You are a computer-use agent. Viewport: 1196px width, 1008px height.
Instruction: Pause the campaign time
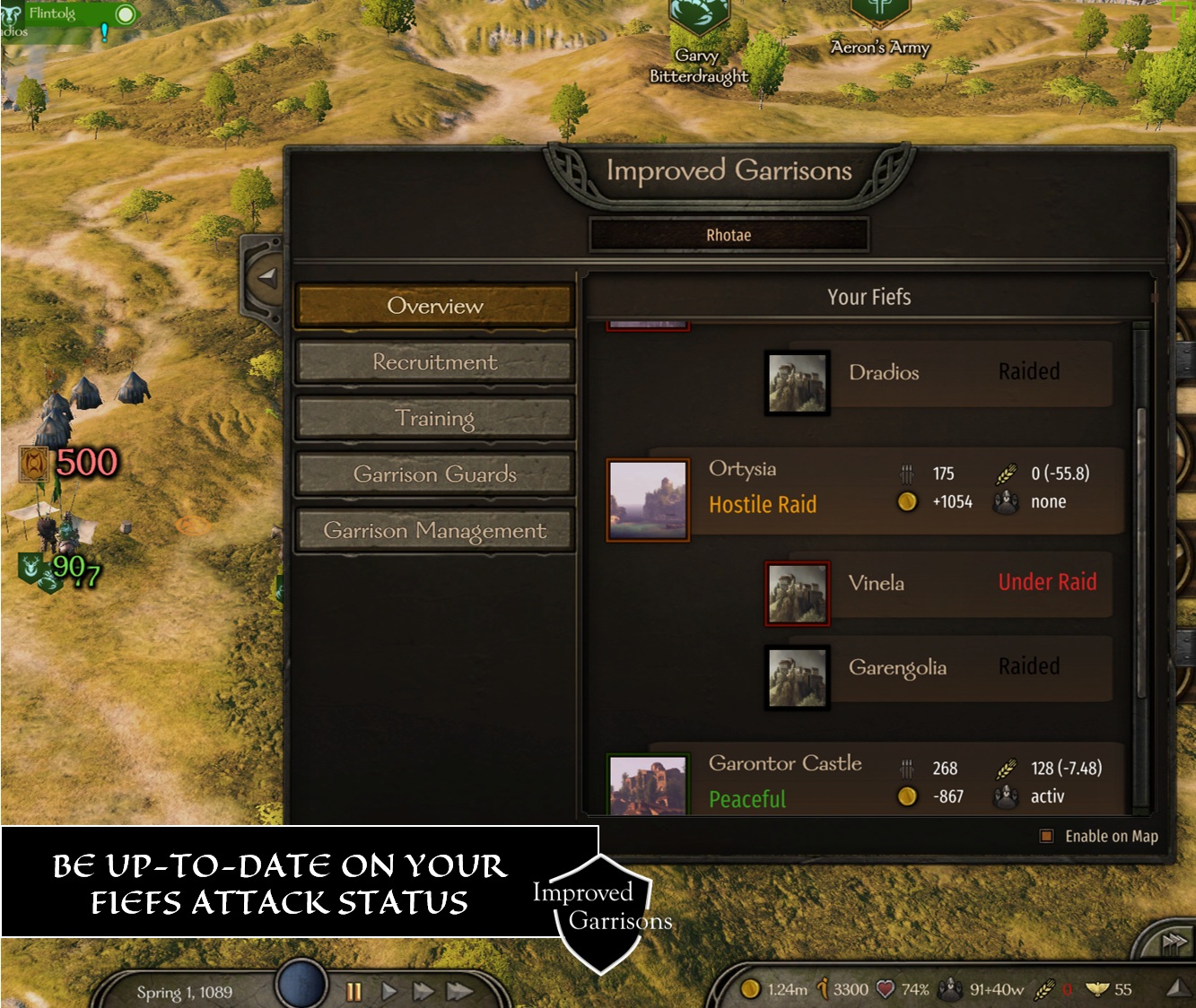tap(354, 991)
